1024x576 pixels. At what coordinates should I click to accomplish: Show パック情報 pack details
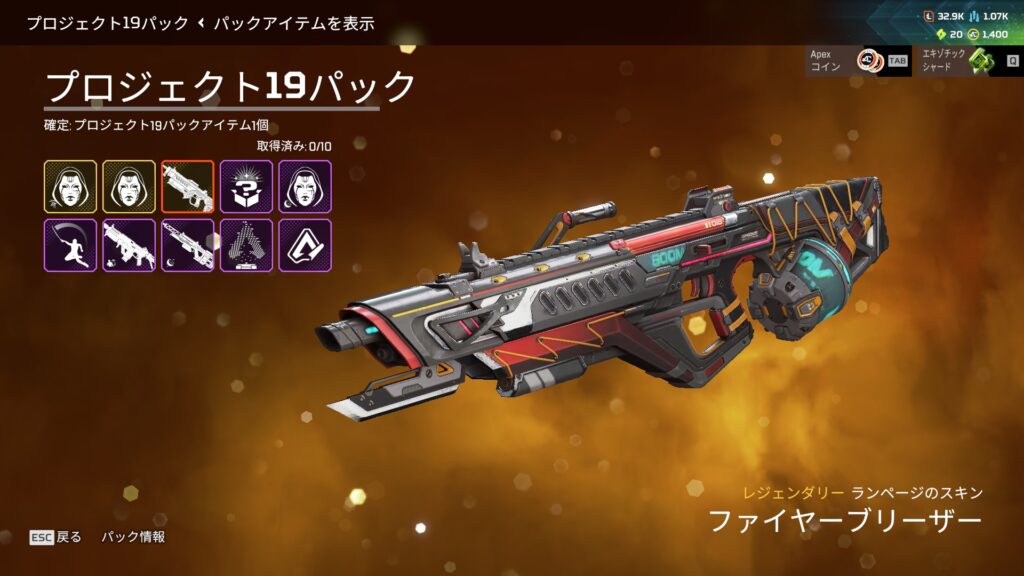tap(133, 537)
